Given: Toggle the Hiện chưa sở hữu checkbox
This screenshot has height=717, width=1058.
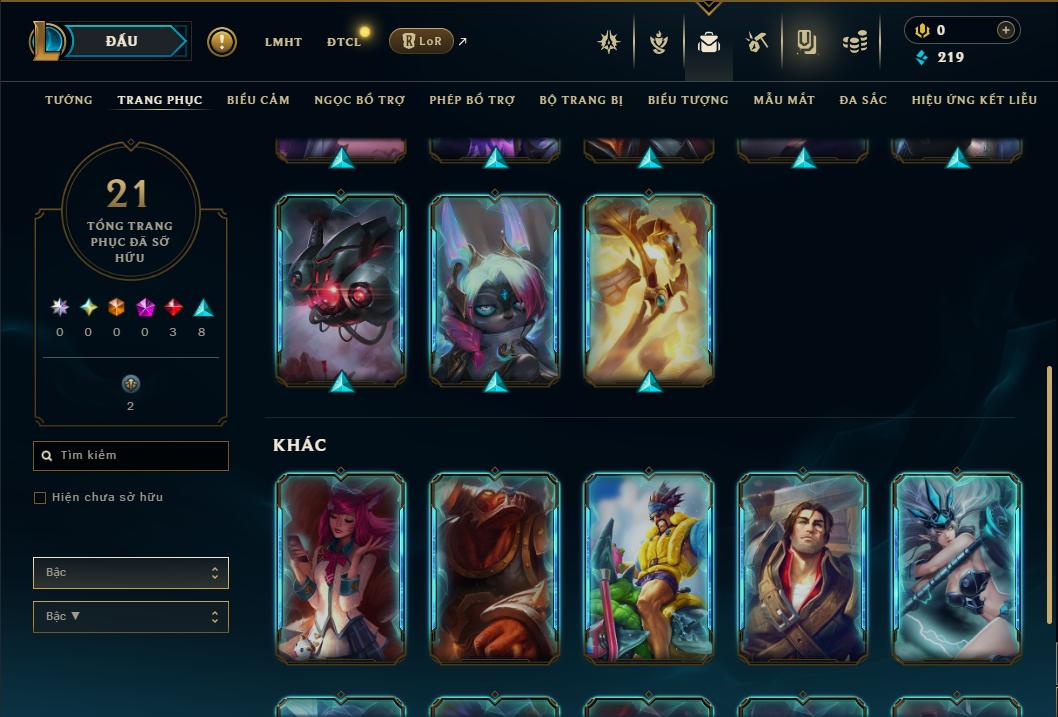Looking at the screenshot, I should coord(40,498).
